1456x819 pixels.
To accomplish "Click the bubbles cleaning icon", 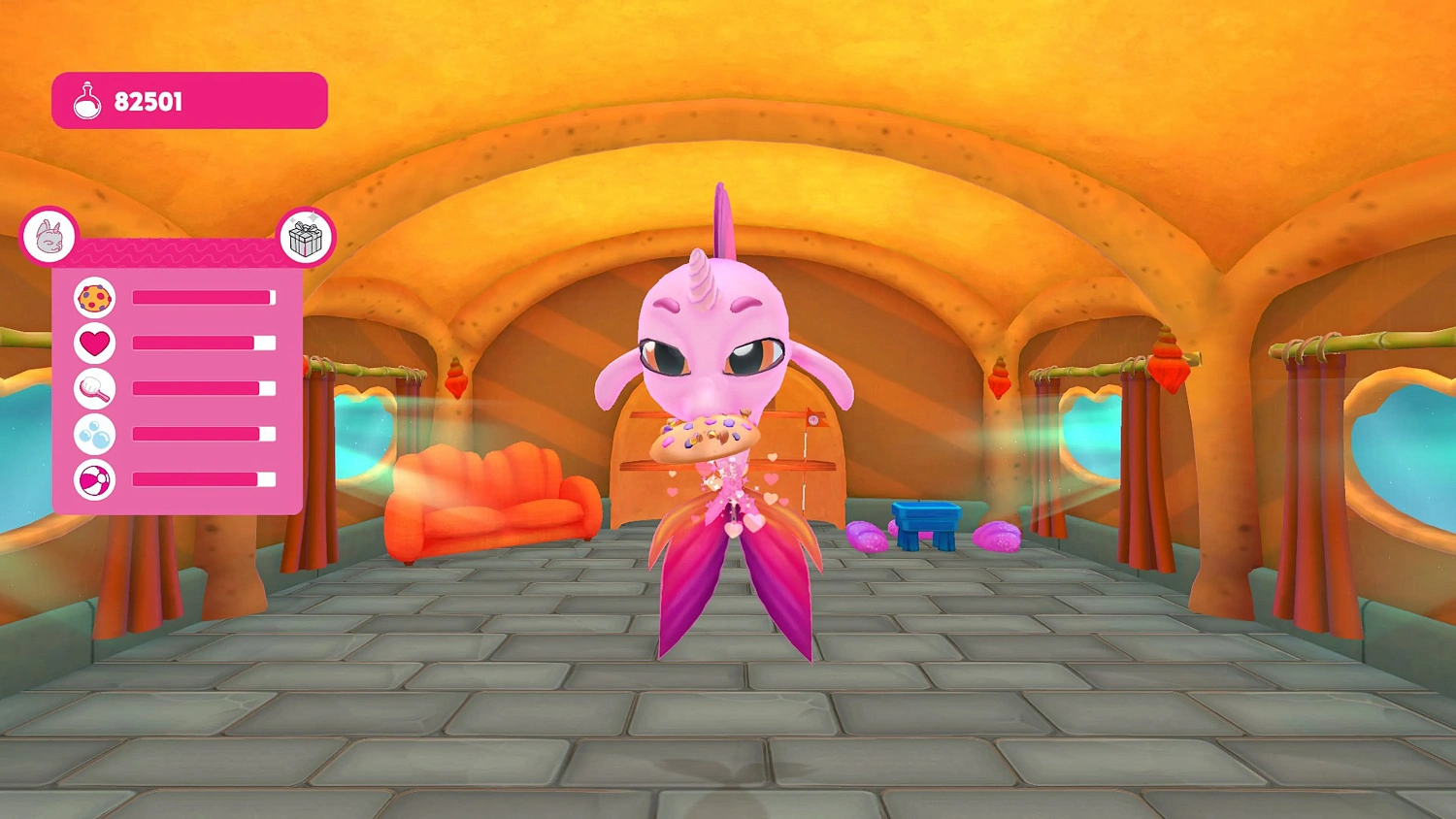I will 93,434.
